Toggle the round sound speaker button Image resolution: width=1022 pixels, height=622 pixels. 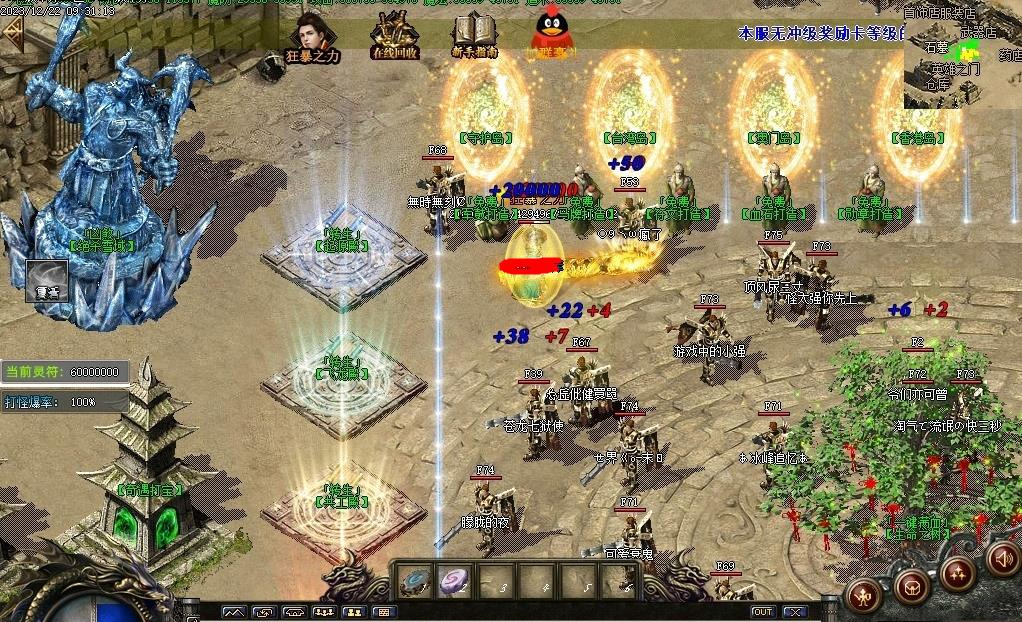[1003, 558]
